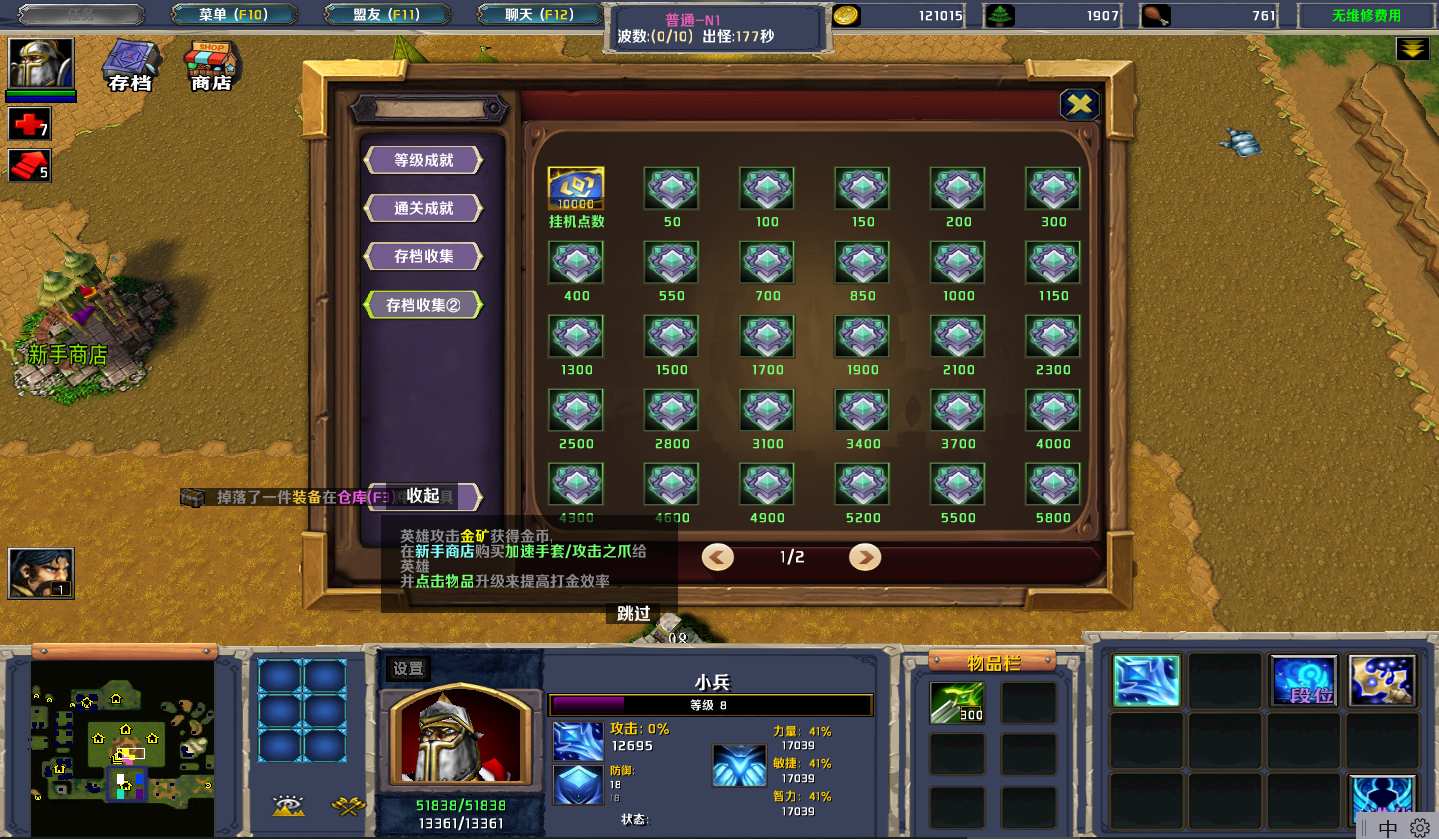
Task: Select the 挂机点数 10000 reward icon
Action: 576,189
